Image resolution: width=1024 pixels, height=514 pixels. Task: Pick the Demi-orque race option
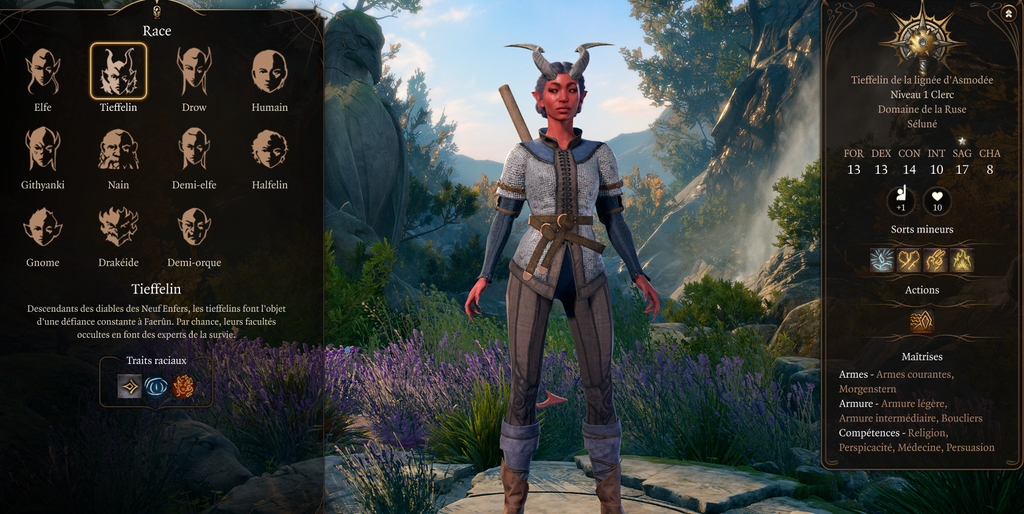pos(194,226)
